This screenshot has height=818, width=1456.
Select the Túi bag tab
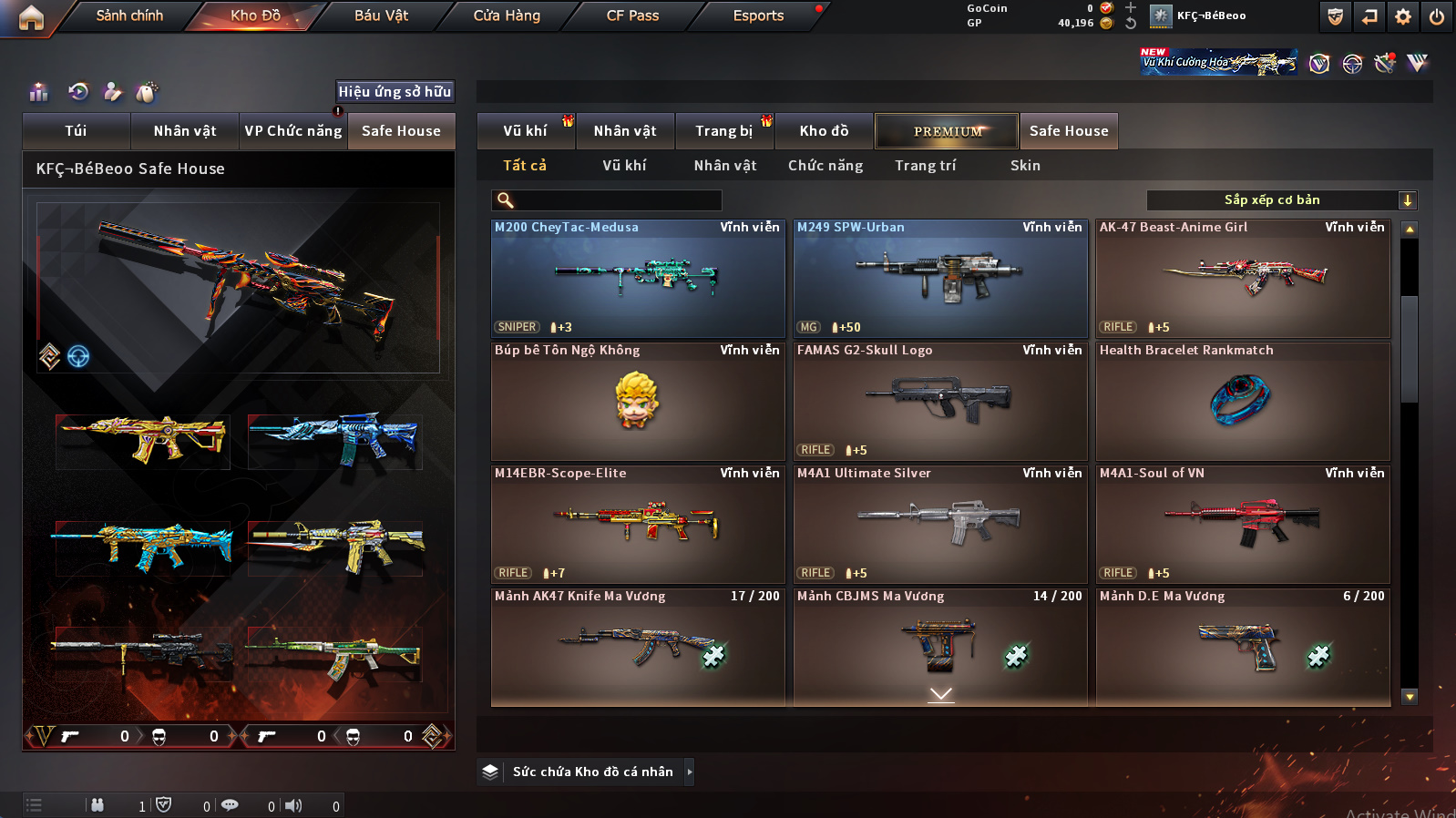tap(76, 131)
